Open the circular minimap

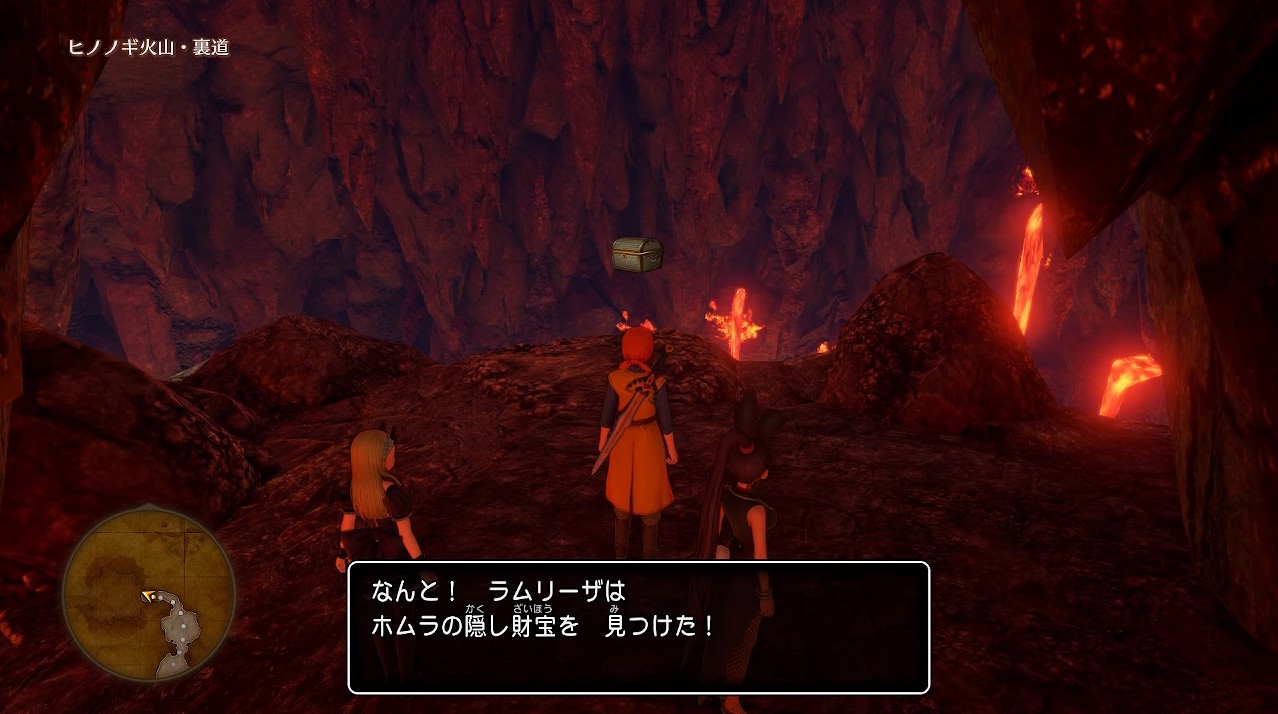click(x=149, y=595)
